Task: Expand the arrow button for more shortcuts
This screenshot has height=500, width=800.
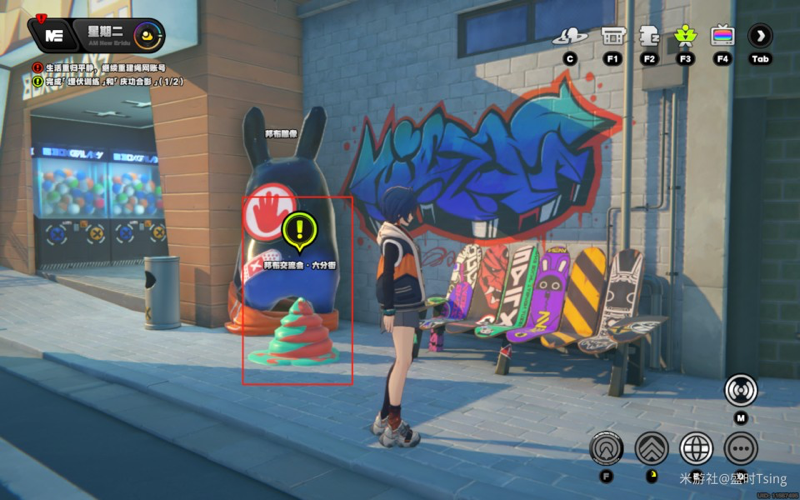Action: click(x=761, y=36)
